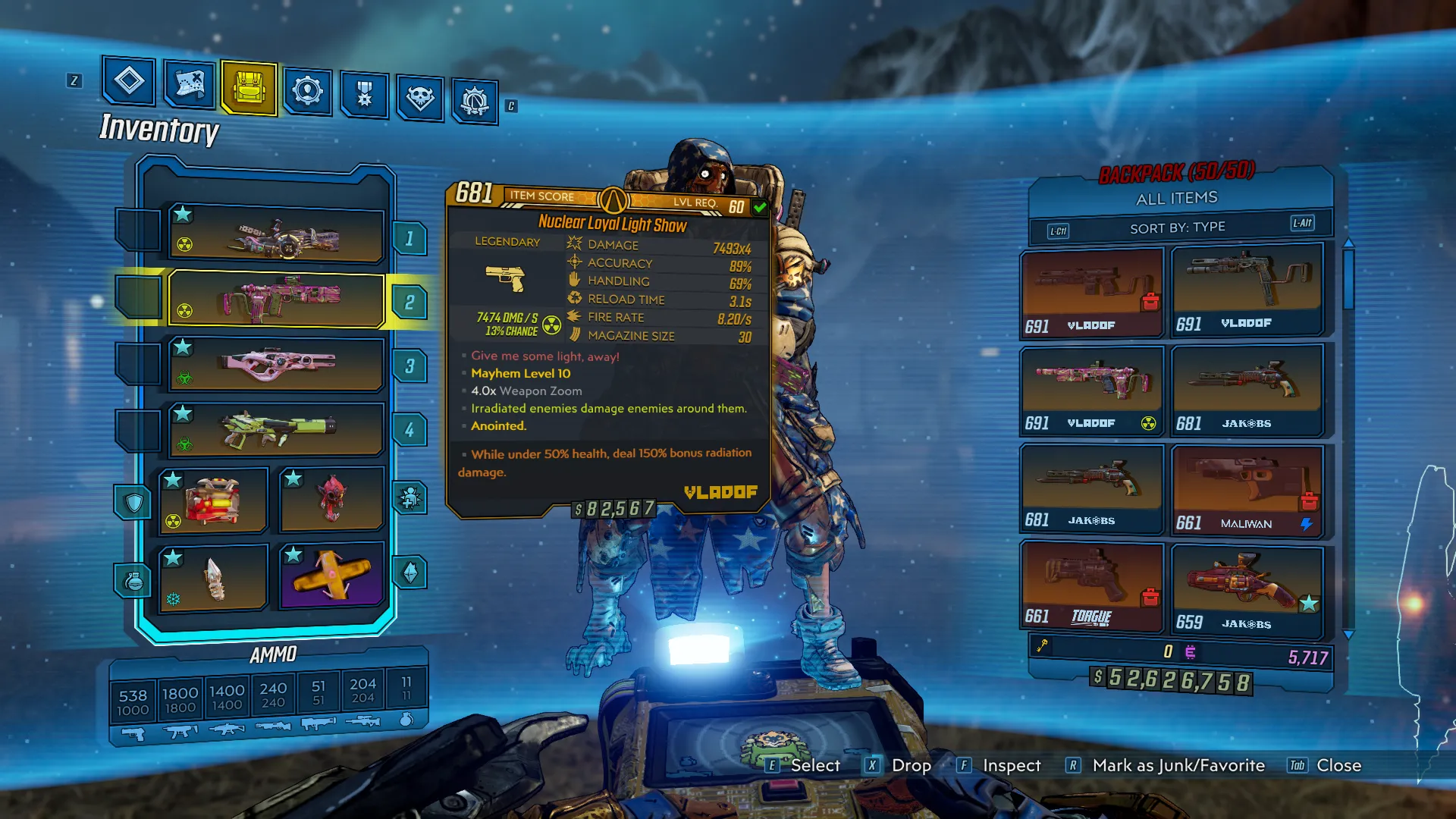Image resolution: width=1456 pixels, height=819 pixels.
Task: Open the Vault Card tab
Action: click(475, 101)
